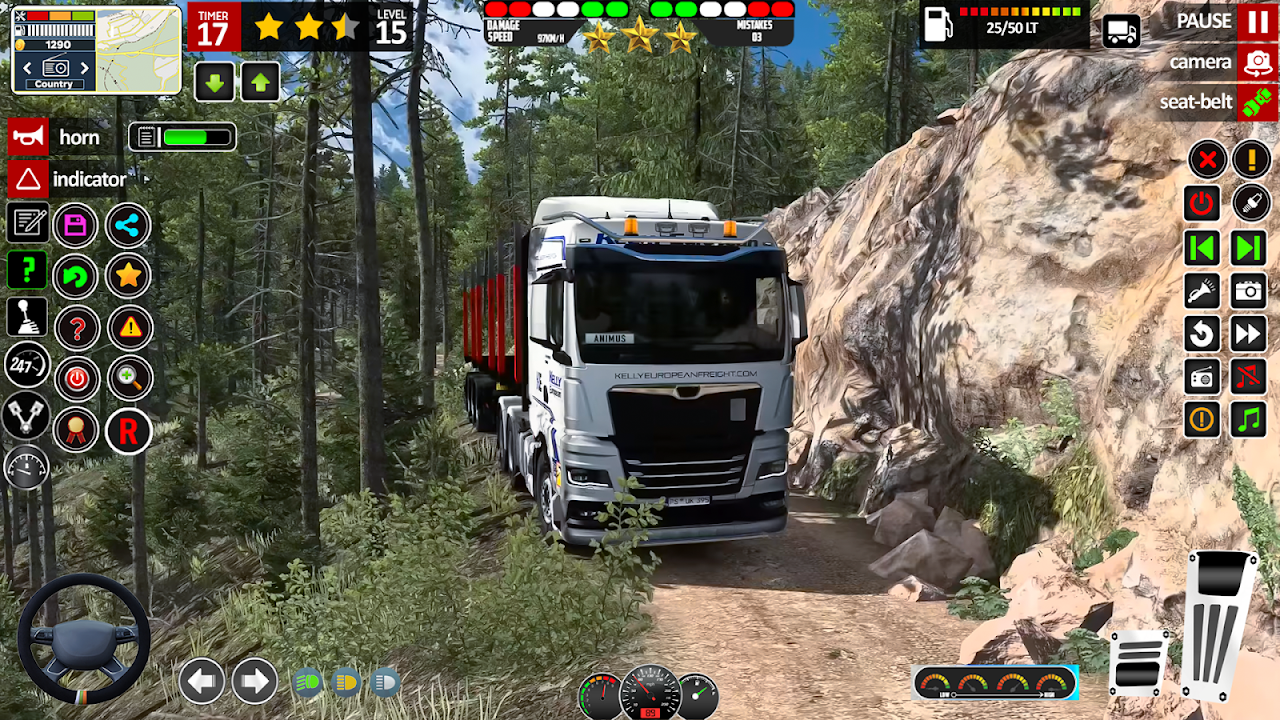Pause the game
The height and width of the screenshot is (720, 1280).
1257,21
